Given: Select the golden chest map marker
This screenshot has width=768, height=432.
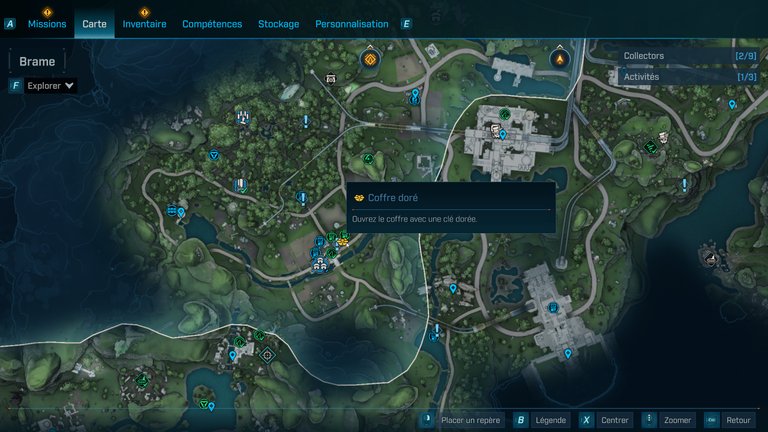Looking at the screenshot, I should (343, 240).
